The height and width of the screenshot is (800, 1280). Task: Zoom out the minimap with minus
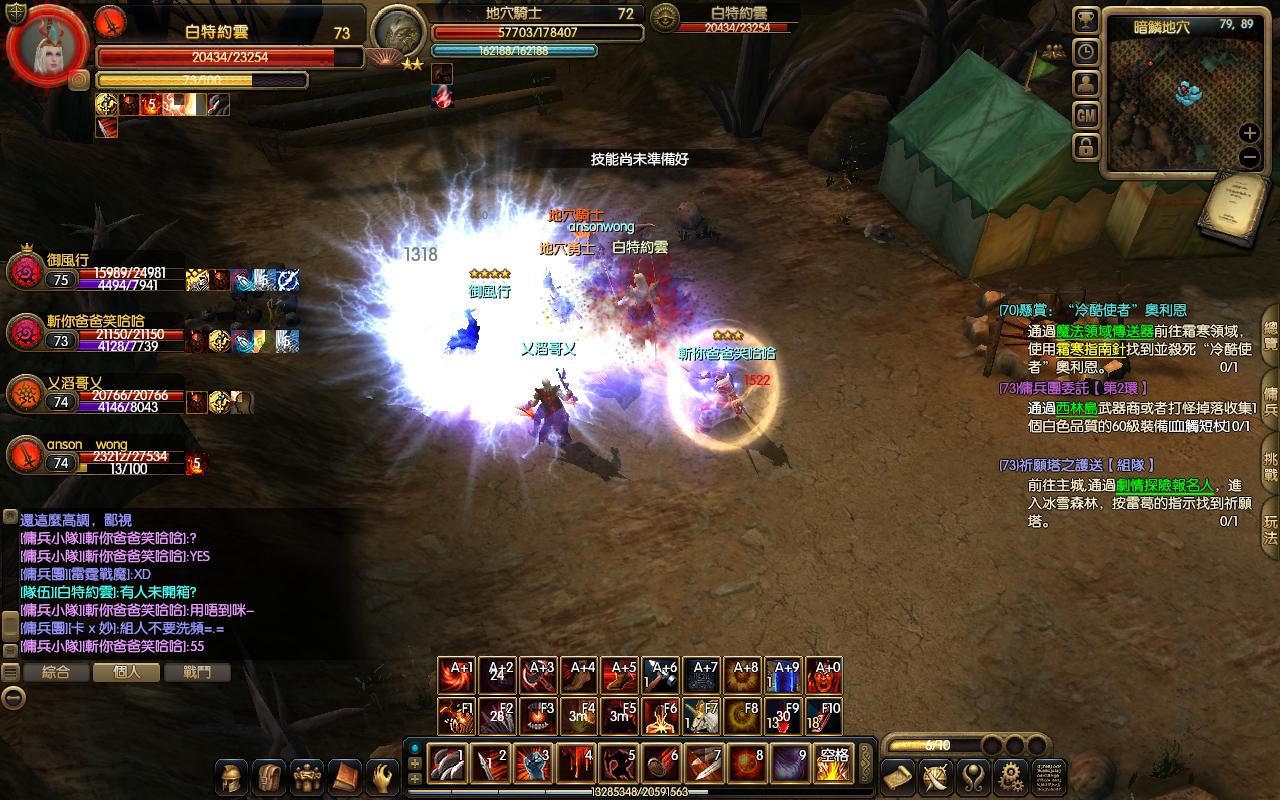[1249, 157]
